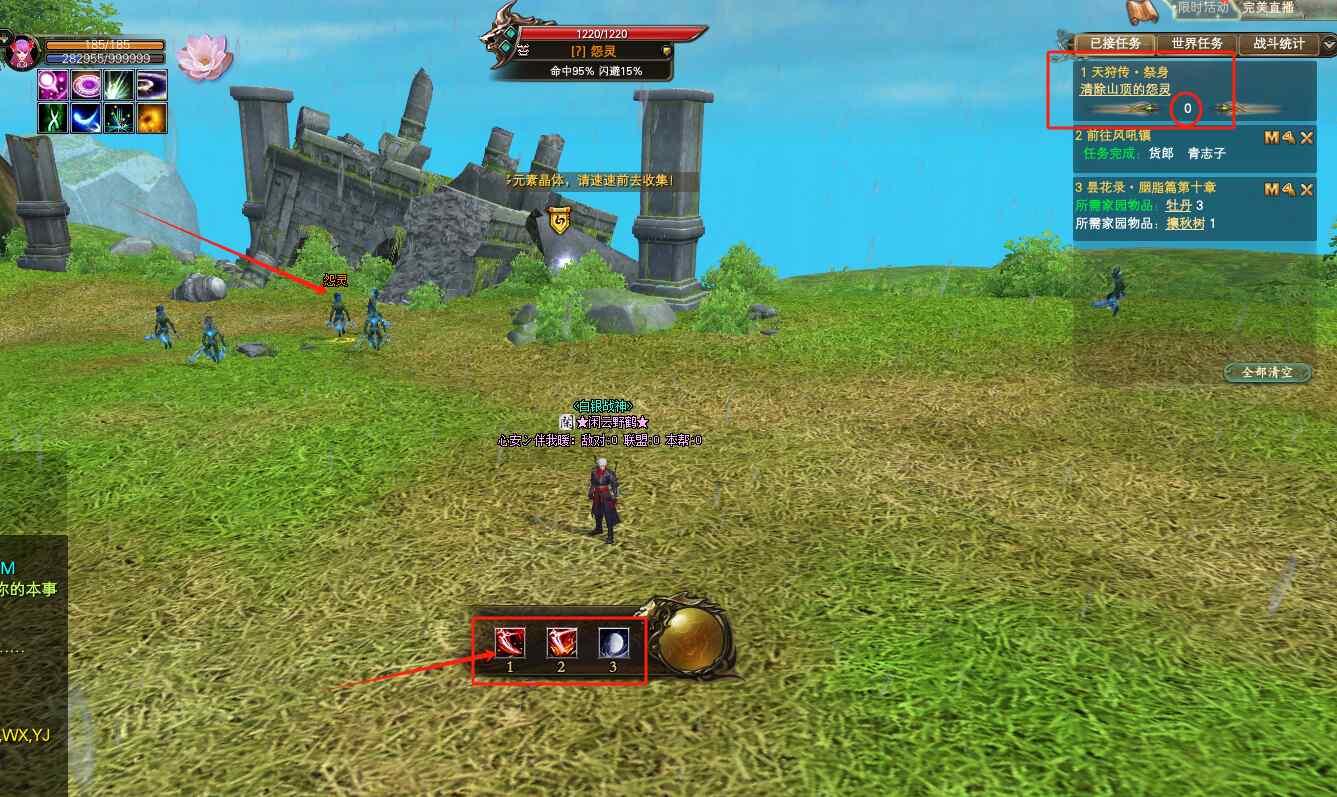The width and height of the screenshot is (1337, 797).
Task: Collapse the quest tracker with the arrow button
Action: coord(1329,44)
